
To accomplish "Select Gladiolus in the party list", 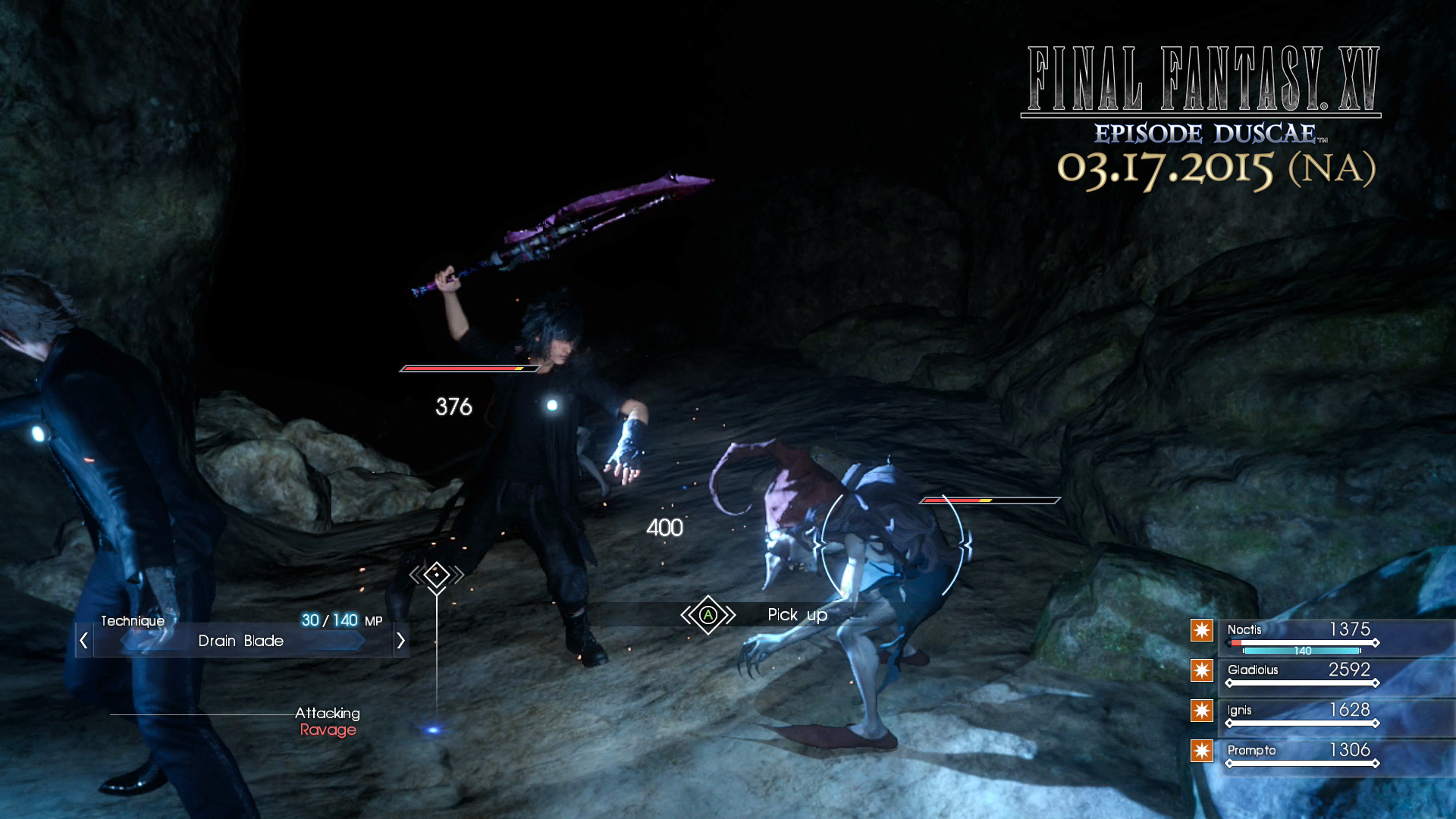I will coord(1253,670).
